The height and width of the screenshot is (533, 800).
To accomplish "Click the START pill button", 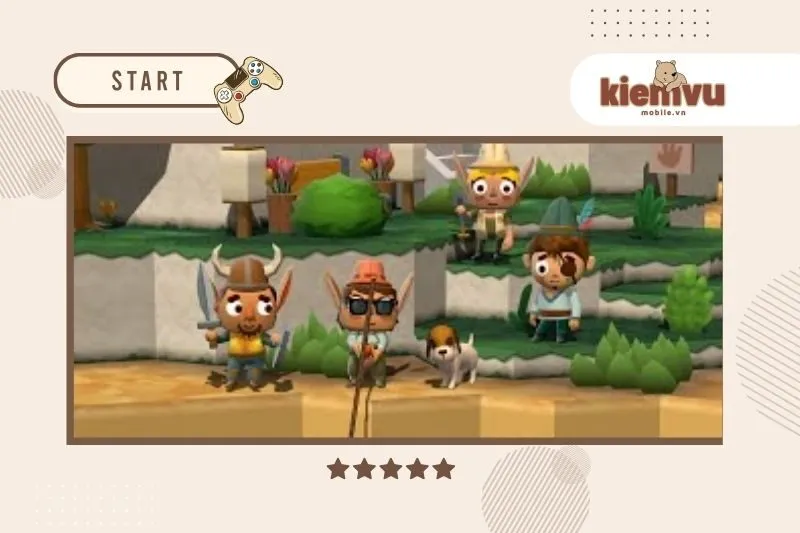I will (147, 81).
